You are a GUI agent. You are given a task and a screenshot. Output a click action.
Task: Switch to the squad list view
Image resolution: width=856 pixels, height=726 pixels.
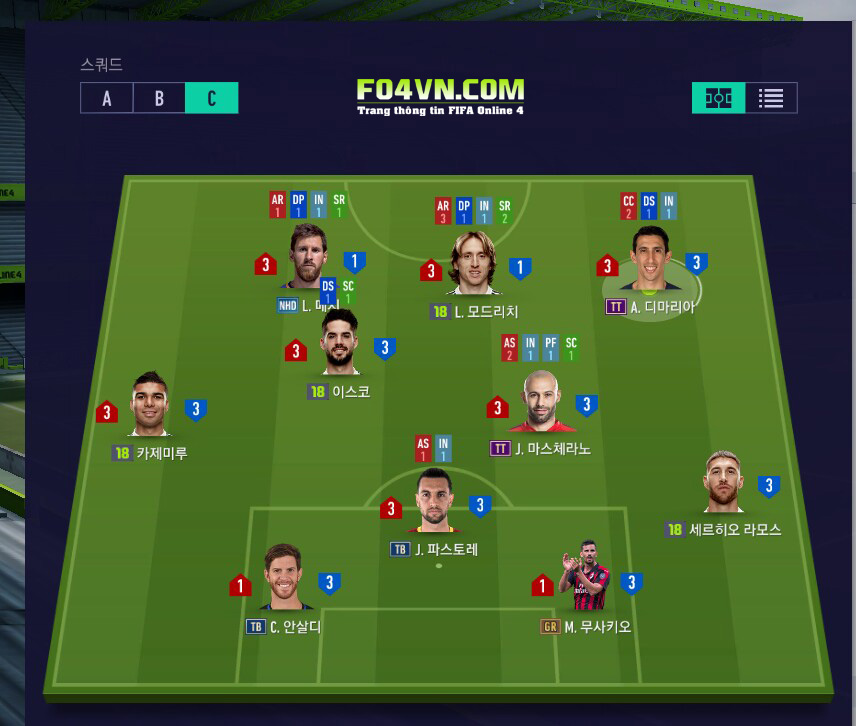[771, 98]
